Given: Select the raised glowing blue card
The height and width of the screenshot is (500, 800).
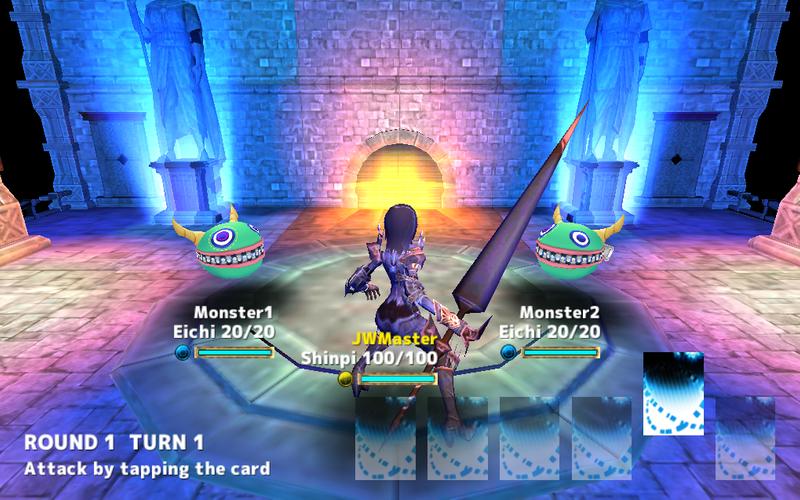Looking at the screenshot, I should click(672, 393).
